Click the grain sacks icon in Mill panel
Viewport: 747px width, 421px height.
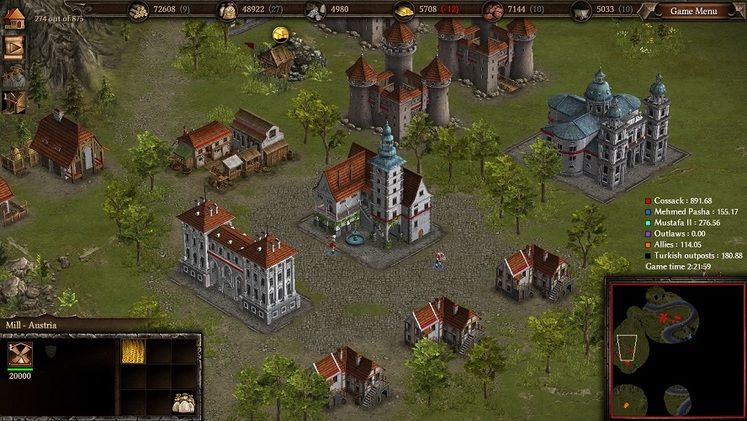pos(184,402)
